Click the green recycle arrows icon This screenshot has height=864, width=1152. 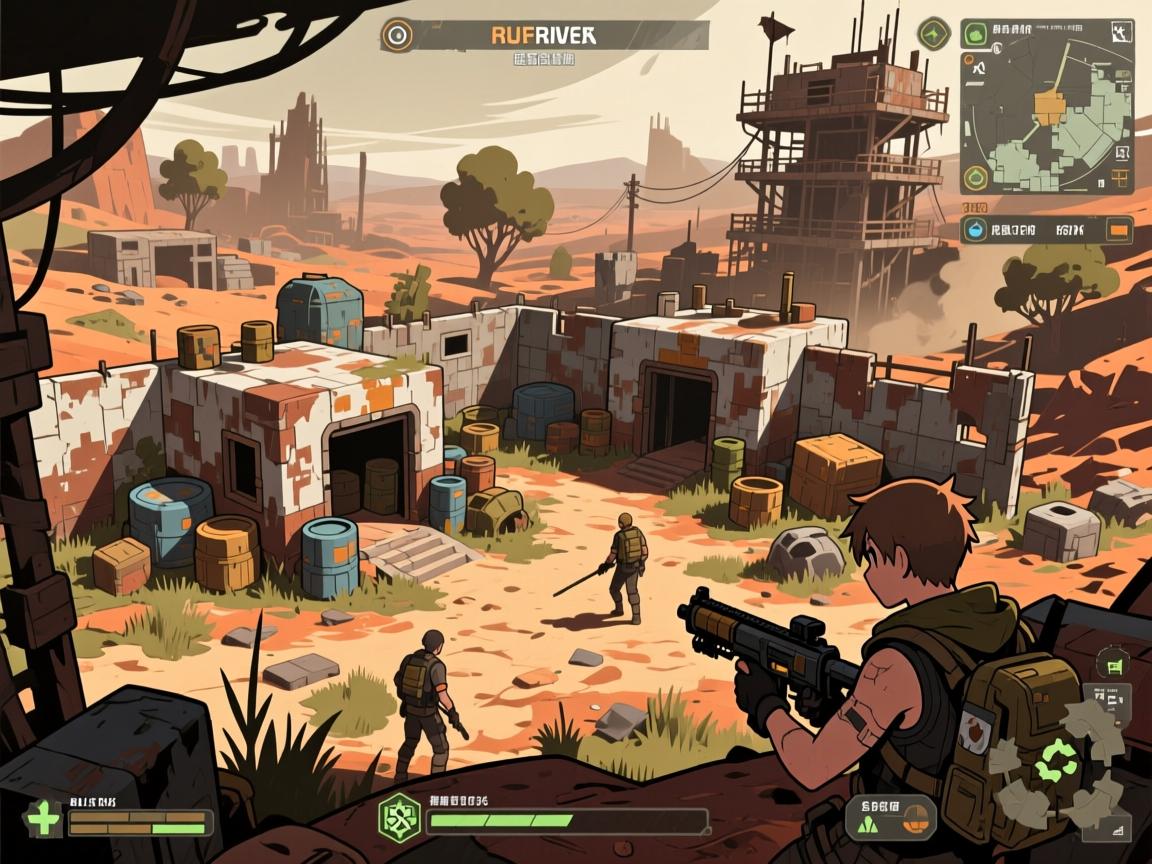click(1054, 761)
